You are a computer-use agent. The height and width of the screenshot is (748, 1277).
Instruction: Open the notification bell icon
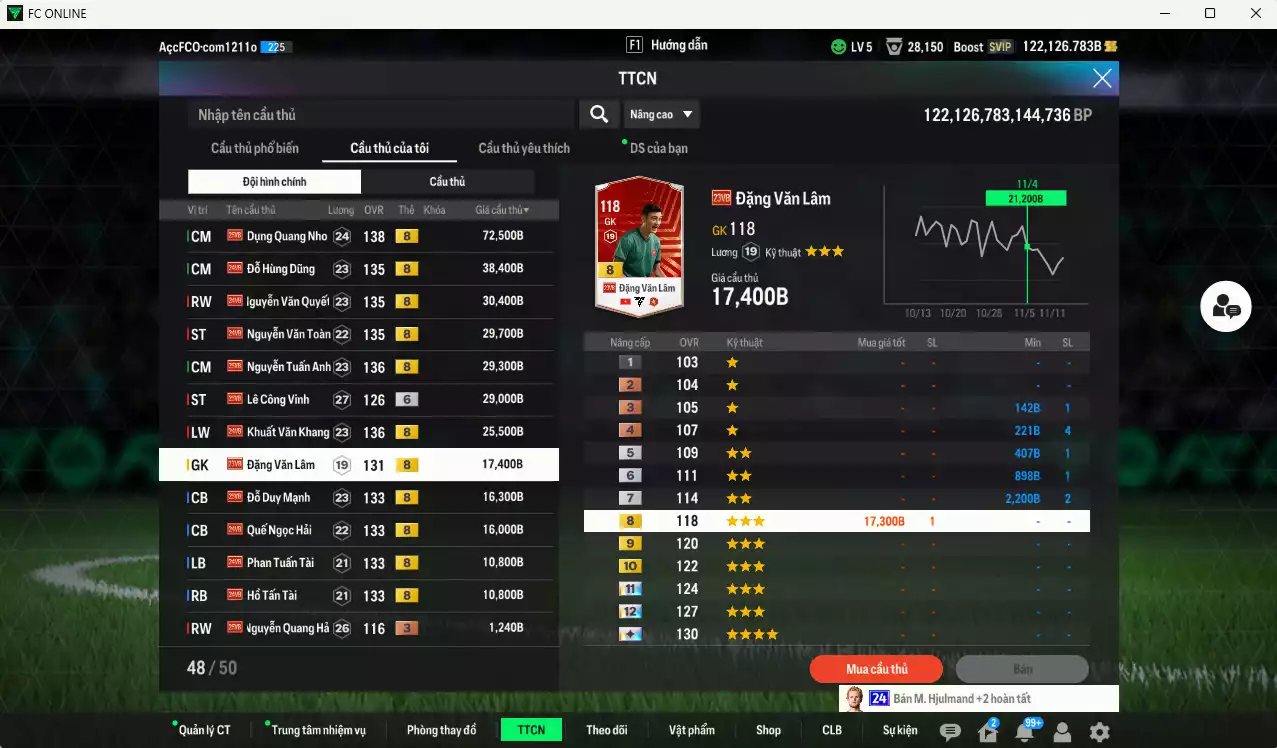coord(1025,732)
